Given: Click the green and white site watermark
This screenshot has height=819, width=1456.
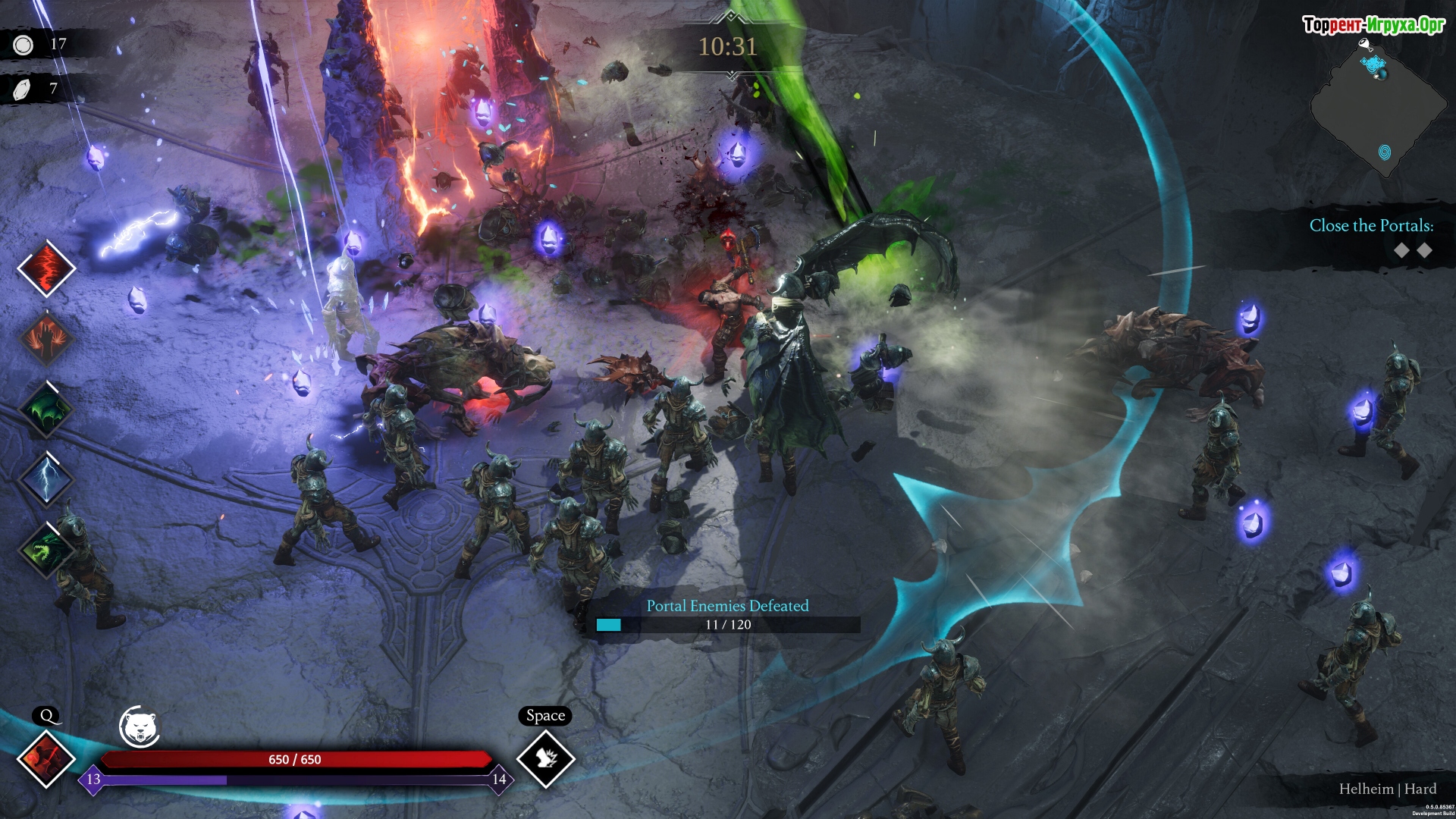Looking at the screenshot, I should click(1373, 25).
